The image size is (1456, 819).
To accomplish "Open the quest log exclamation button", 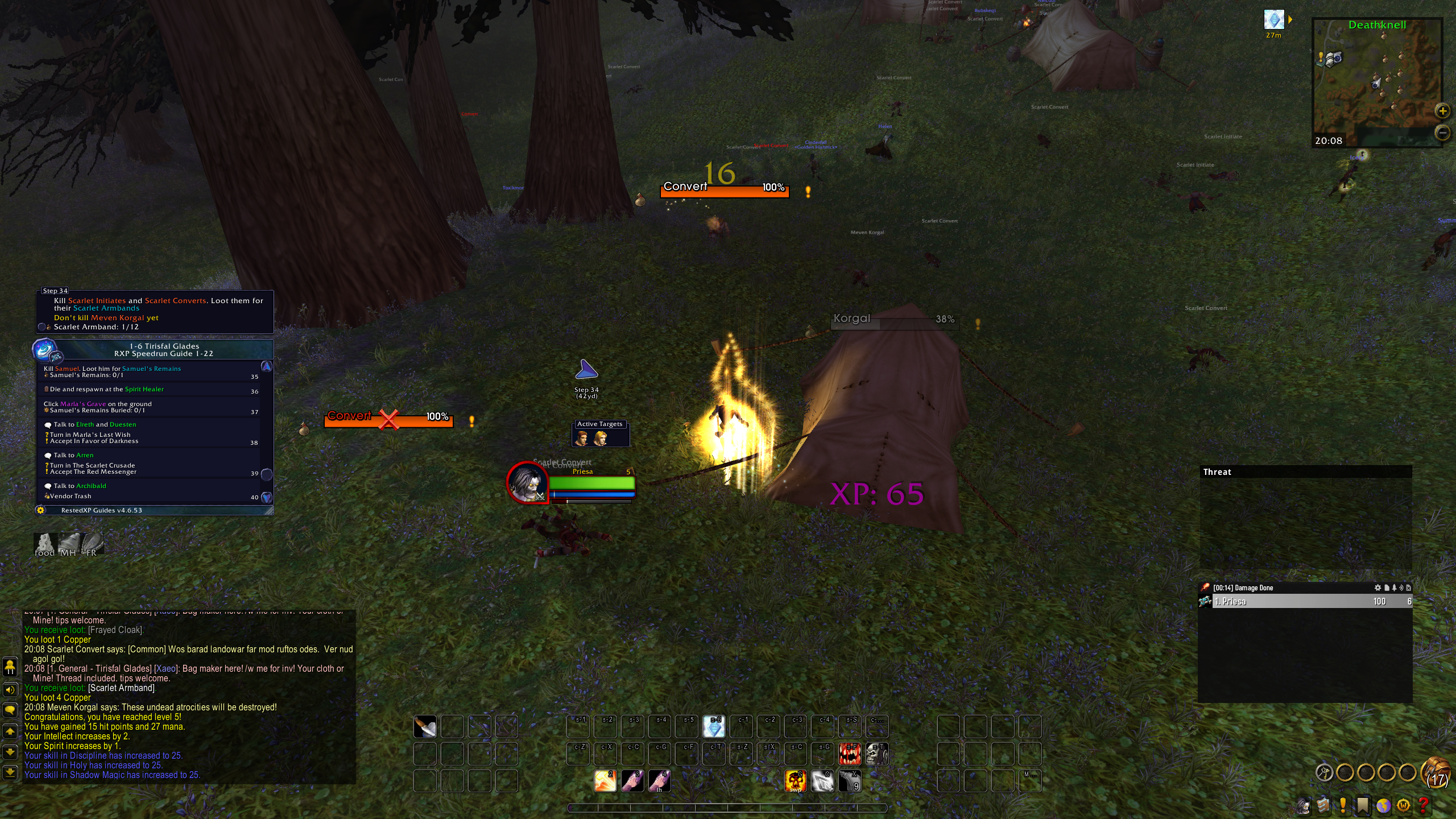I will pos(1343,805).
